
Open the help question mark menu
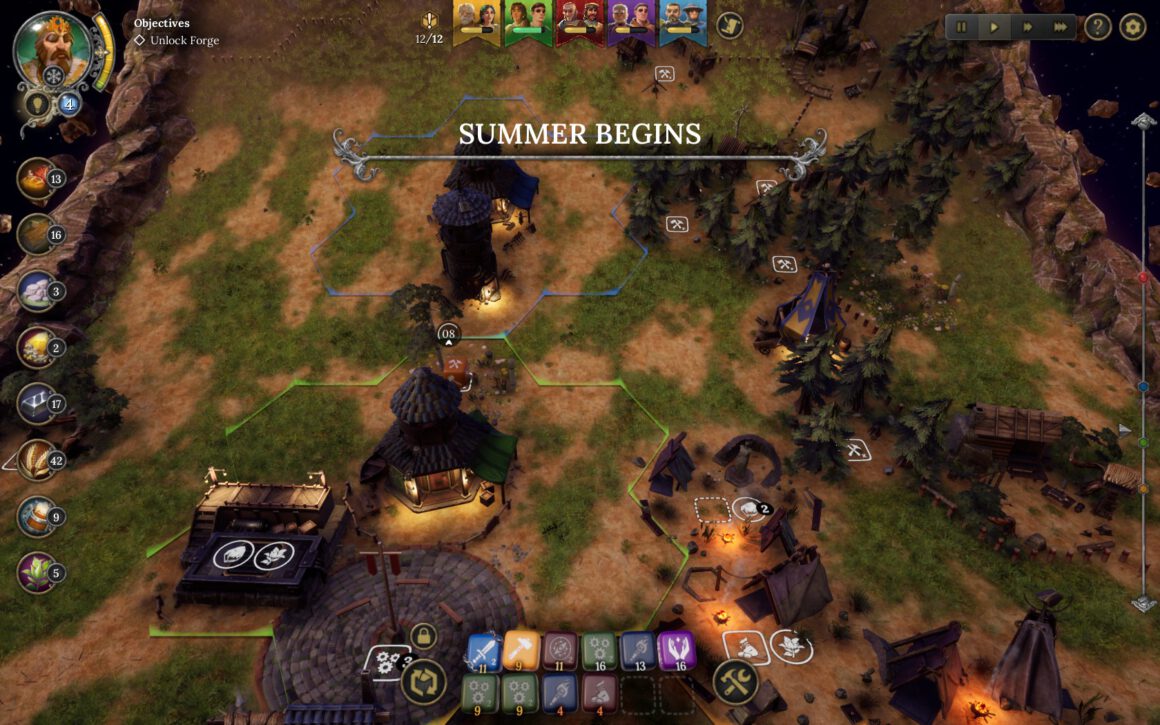[x=1098, y=27]
